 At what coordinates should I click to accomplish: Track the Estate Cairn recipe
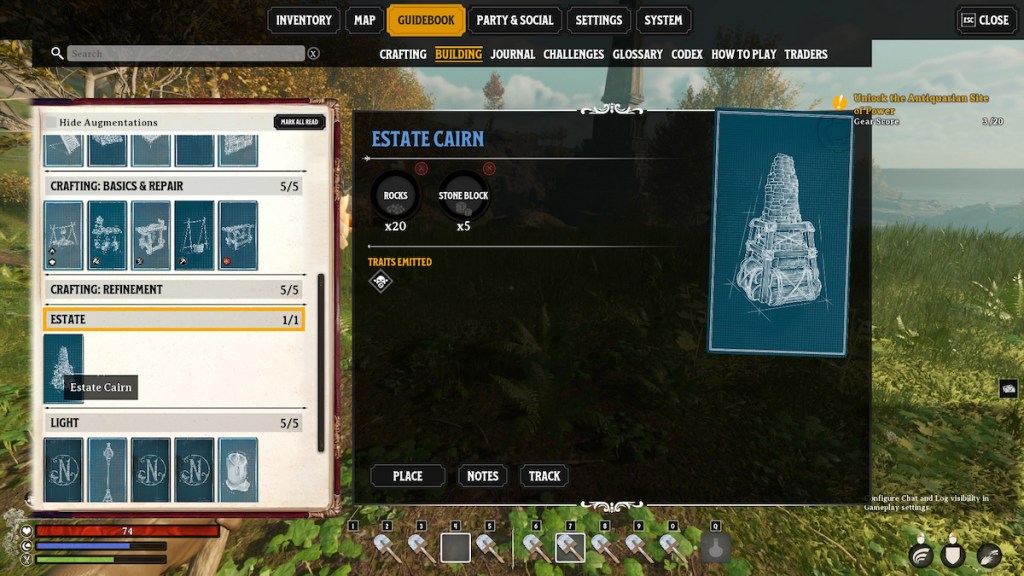coord(544,476)
